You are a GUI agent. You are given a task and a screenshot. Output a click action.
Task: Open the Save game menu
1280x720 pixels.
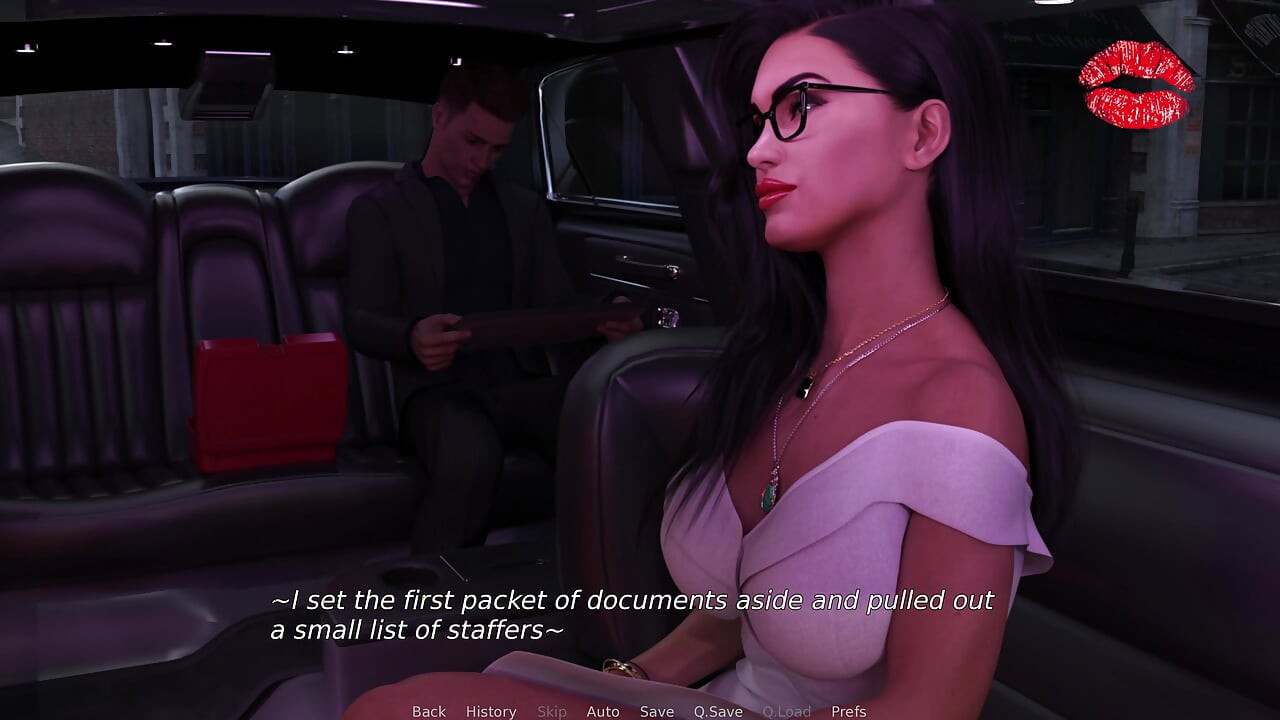(x=657, y=711)
